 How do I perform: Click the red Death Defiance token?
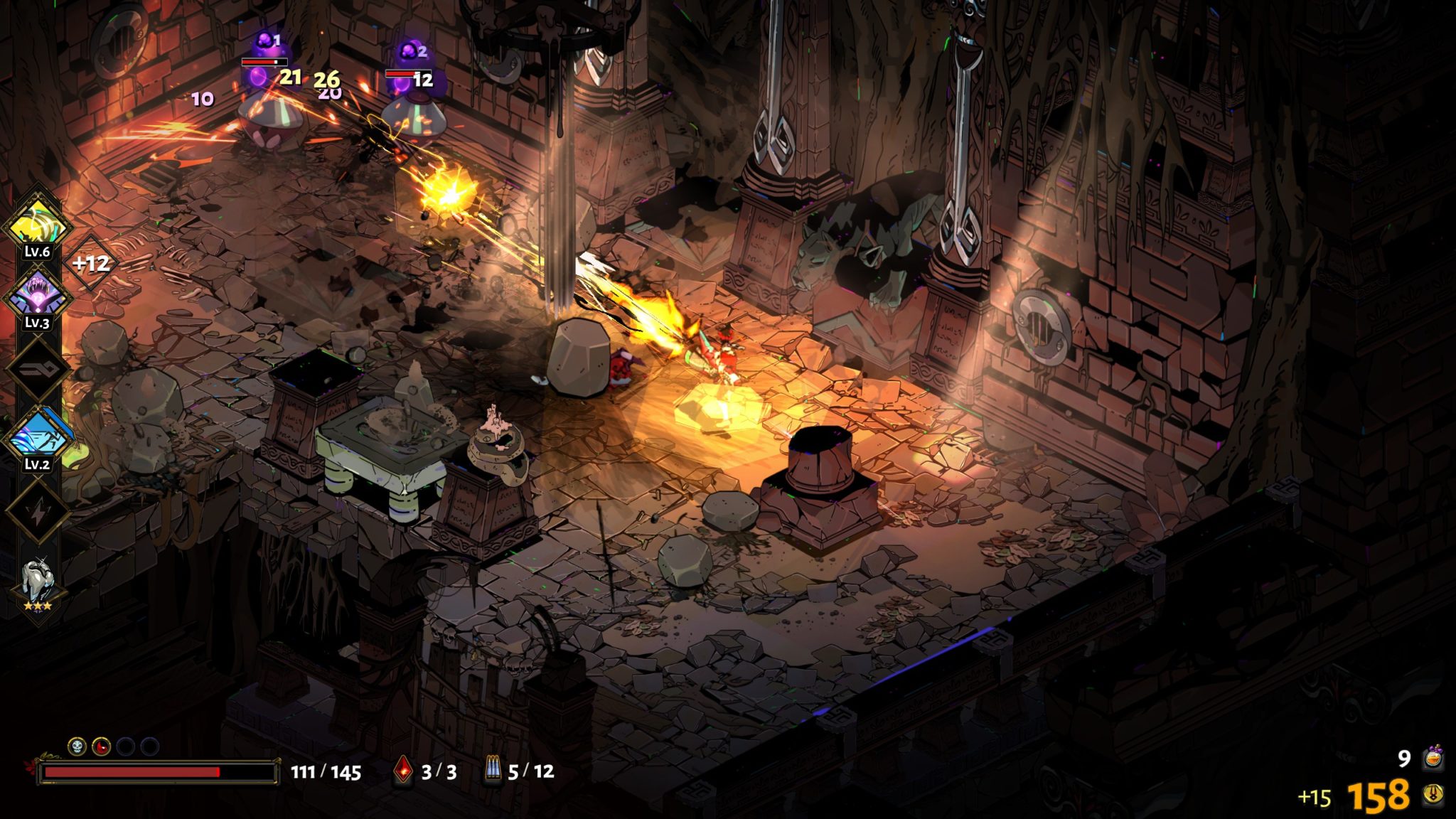(101, 746)
